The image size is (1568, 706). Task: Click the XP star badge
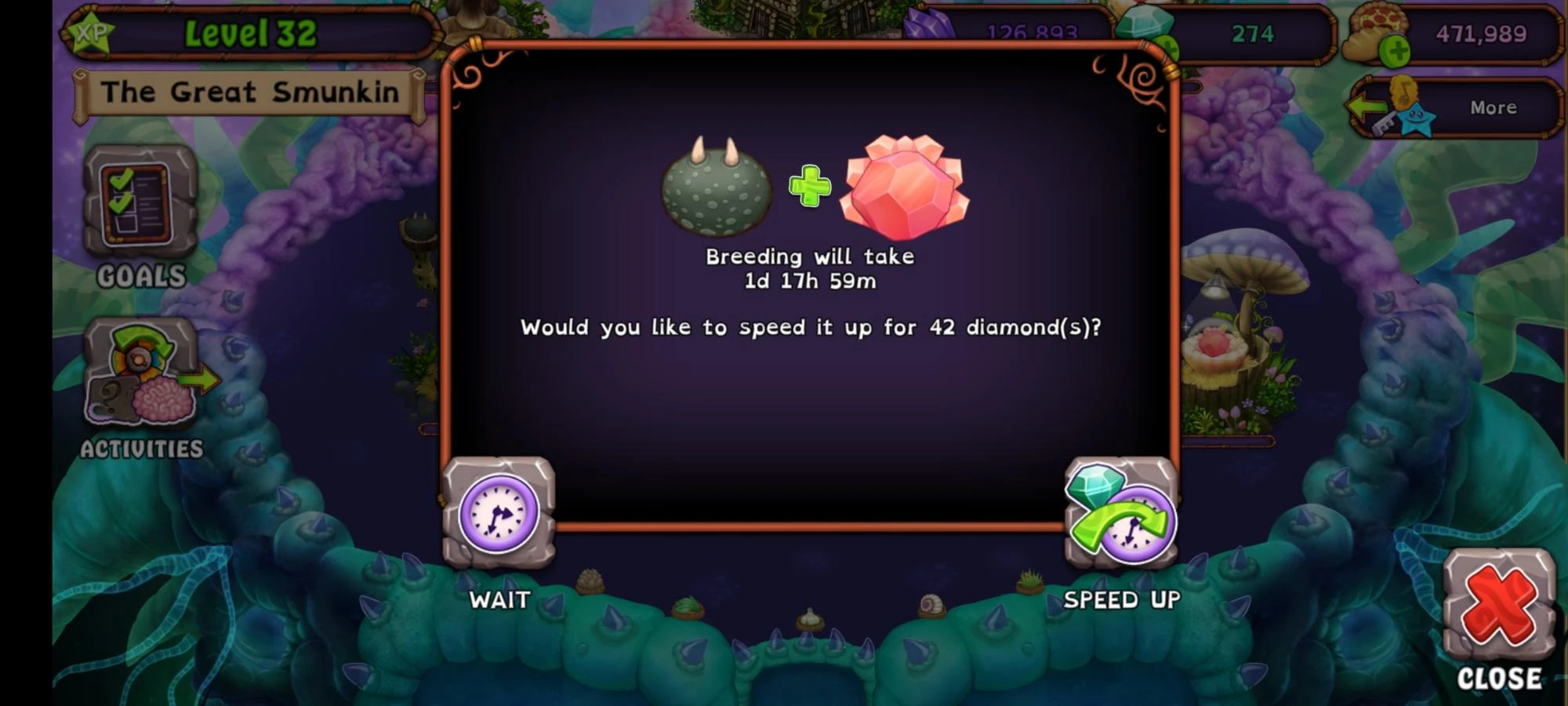coord(94,33)
